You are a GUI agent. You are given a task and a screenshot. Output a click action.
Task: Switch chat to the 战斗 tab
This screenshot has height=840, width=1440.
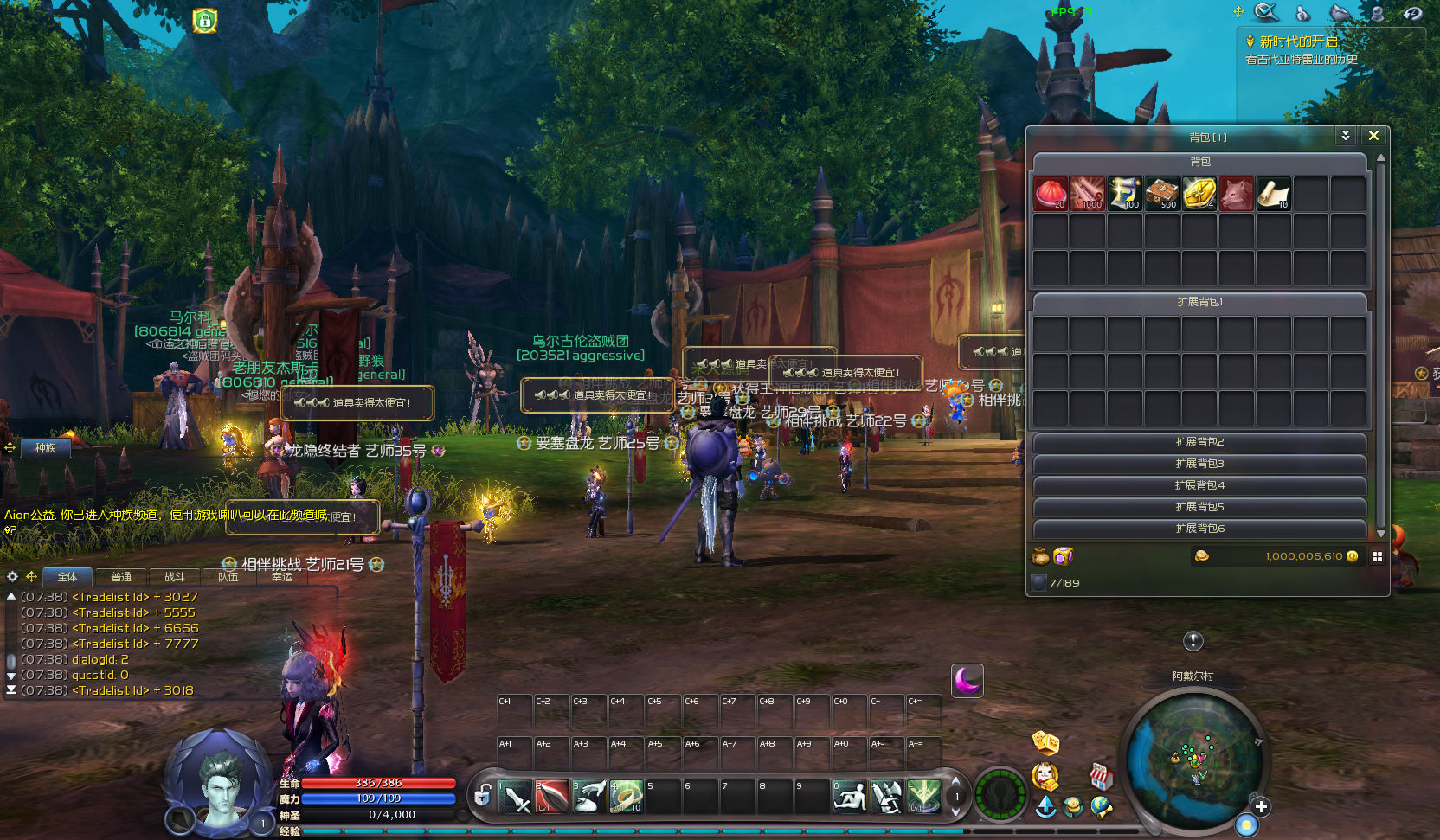click(175, 577)
